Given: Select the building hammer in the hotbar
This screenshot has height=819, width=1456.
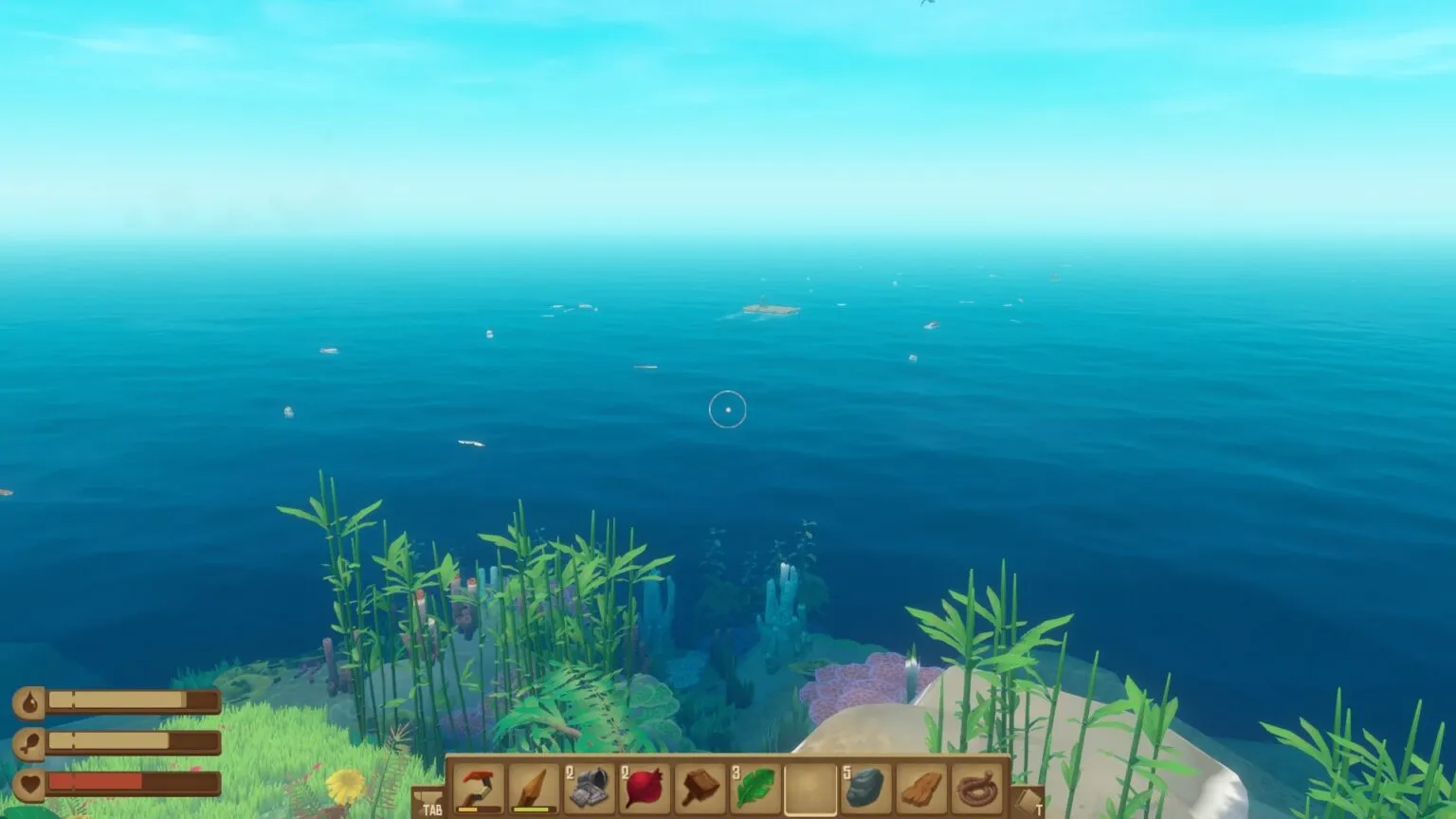Looking at the screenshot, I should coord(701,788).
